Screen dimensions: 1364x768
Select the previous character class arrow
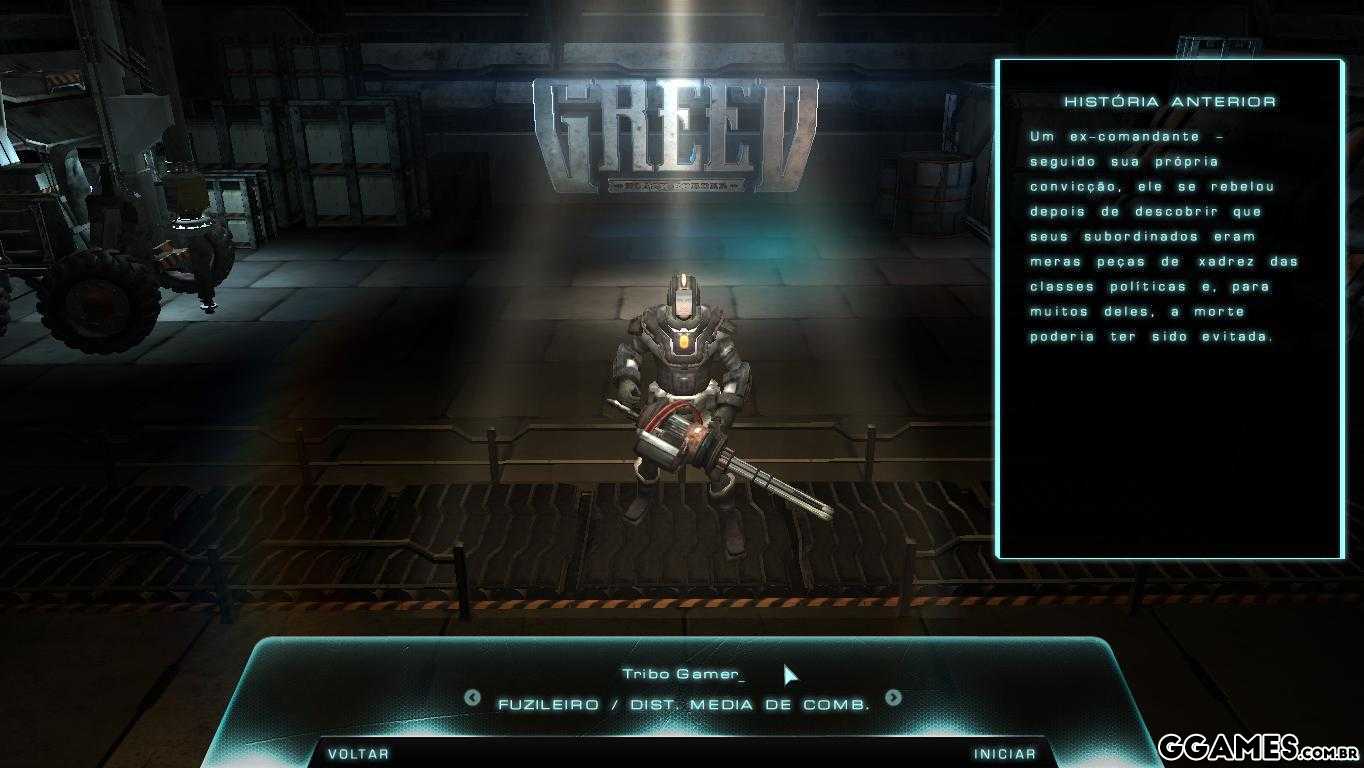click(x=472, y=698)
